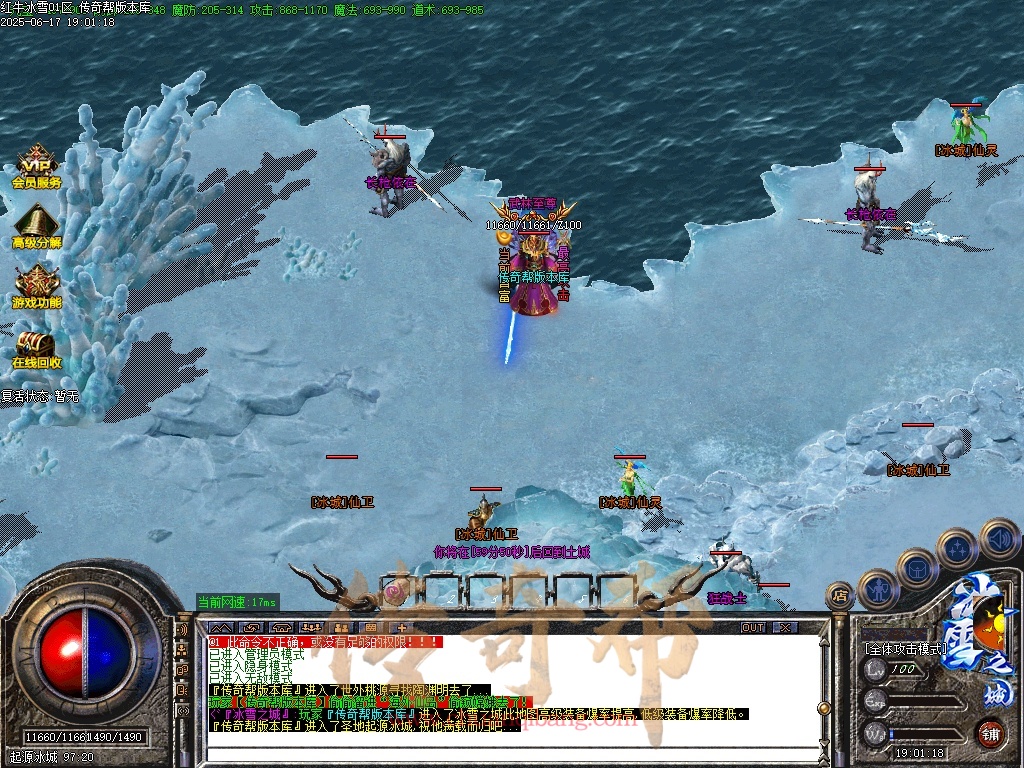Change the 全体攻击模式 attack mode
This screenshot has height=768, width=1024.
tap(905, 648)
